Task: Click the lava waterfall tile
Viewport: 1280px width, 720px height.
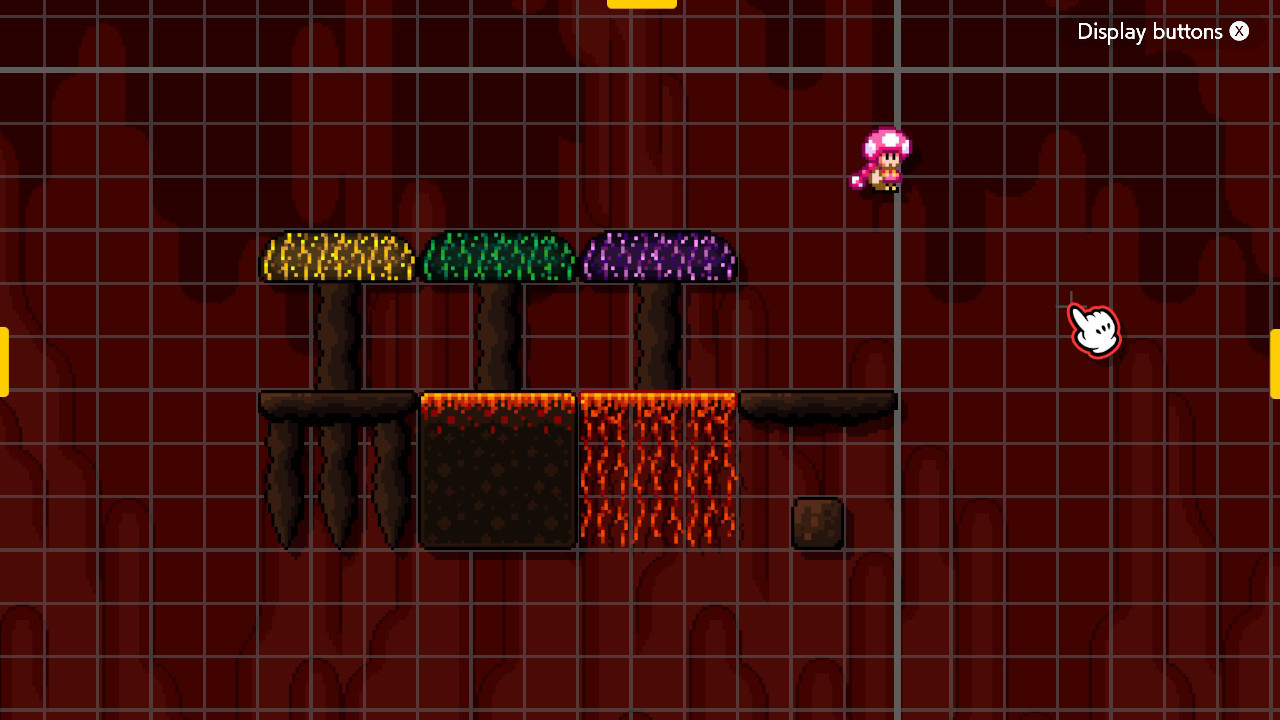Action: 656,470
